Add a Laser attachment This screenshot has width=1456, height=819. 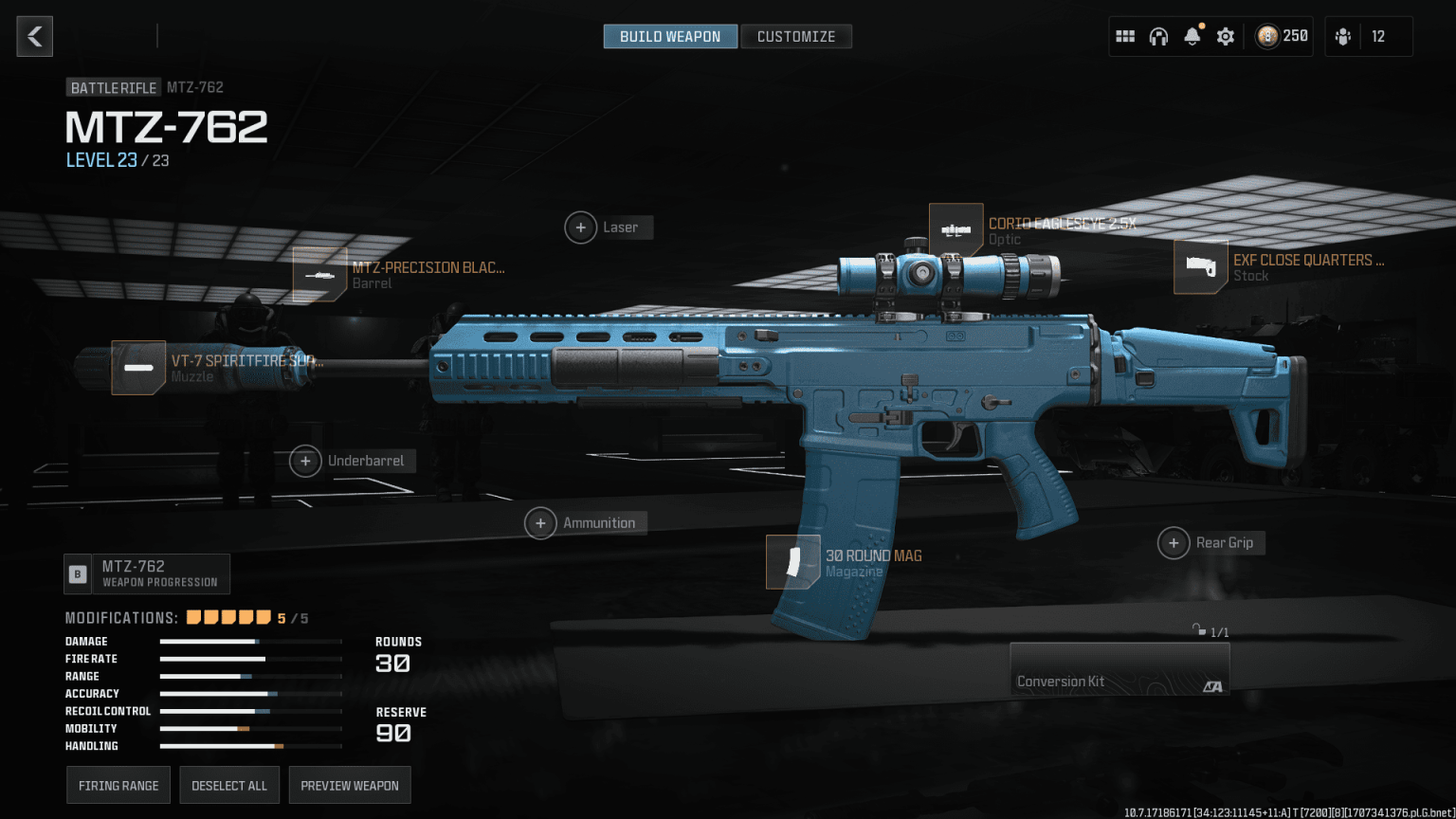click(581, 227)
